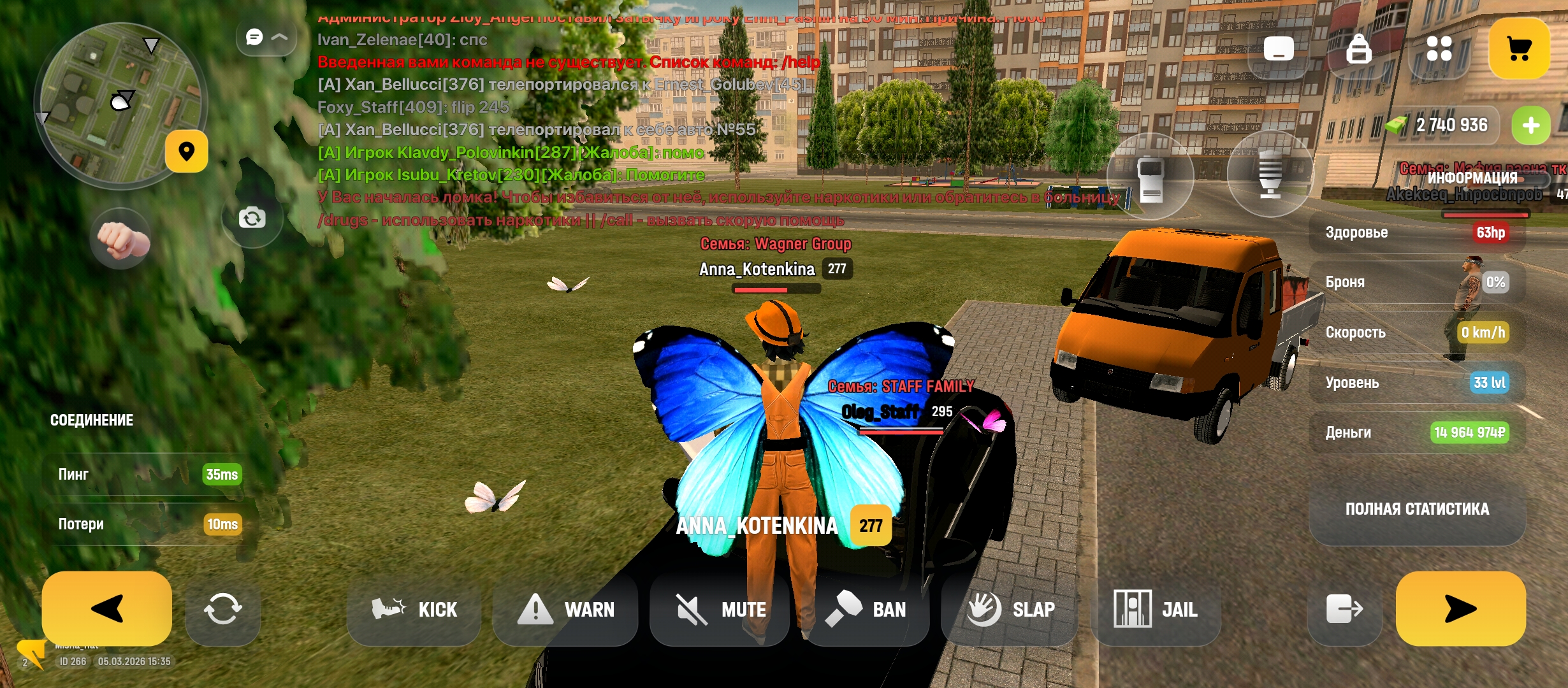This screenshot has width=1568, height=688.
Task: Mute the player with MUTE button
Action: [720, 610]
